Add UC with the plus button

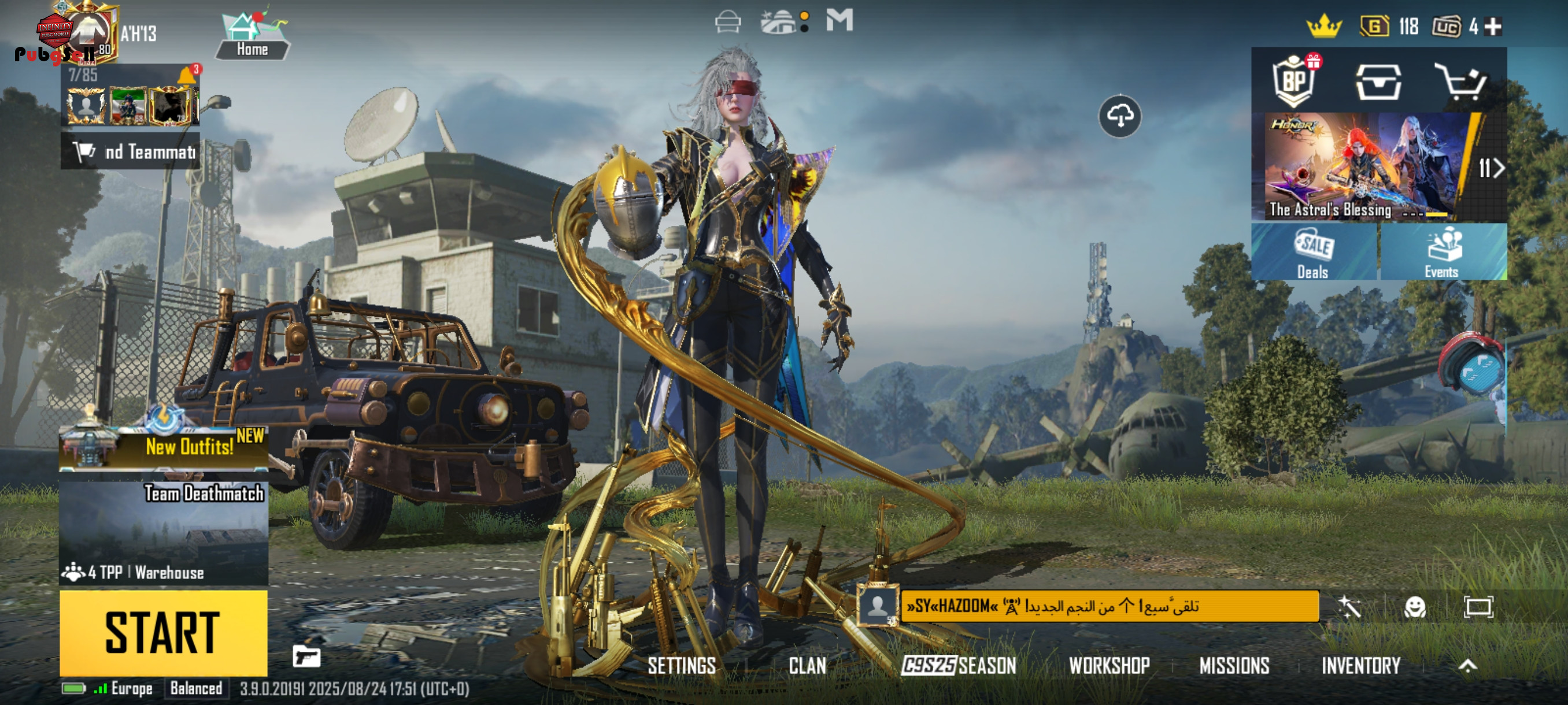[1493, 26]
